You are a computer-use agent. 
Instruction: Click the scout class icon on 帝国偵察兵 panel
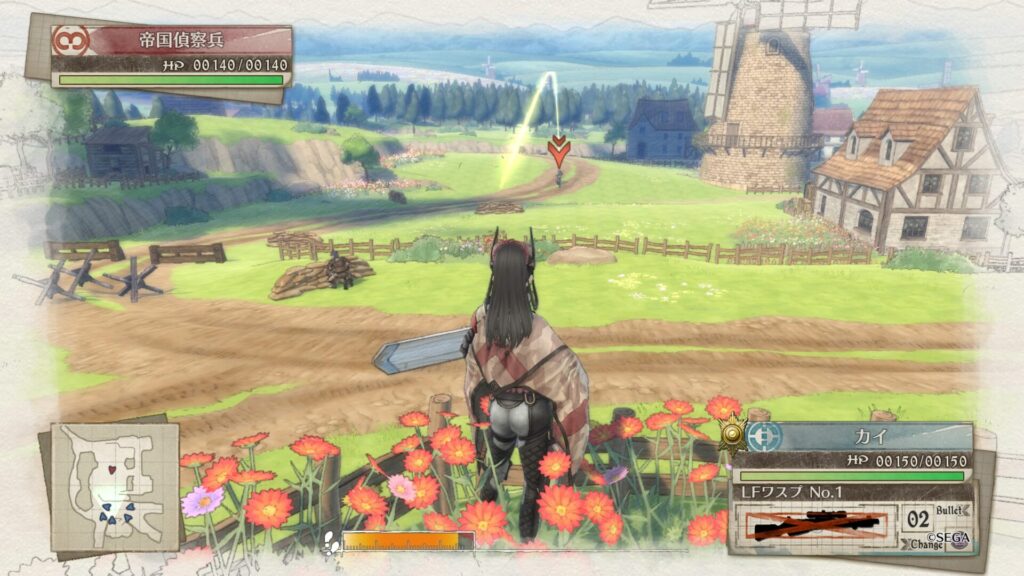click(72, 41)
